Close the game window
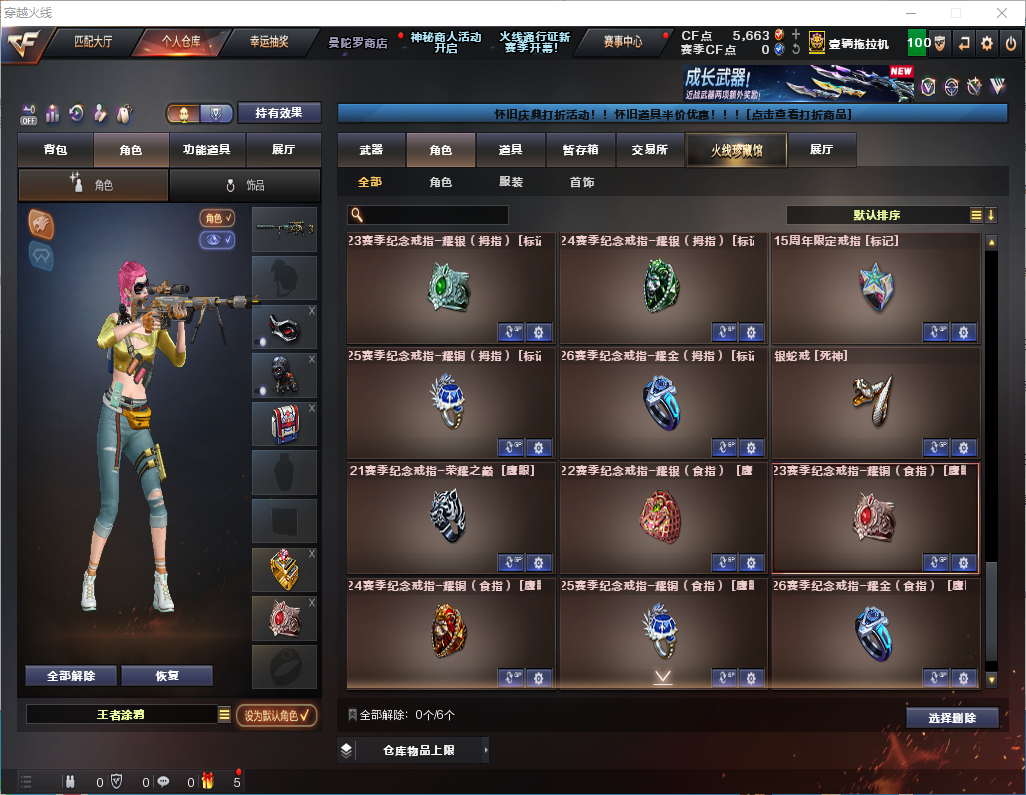 tap(1001, 13)
